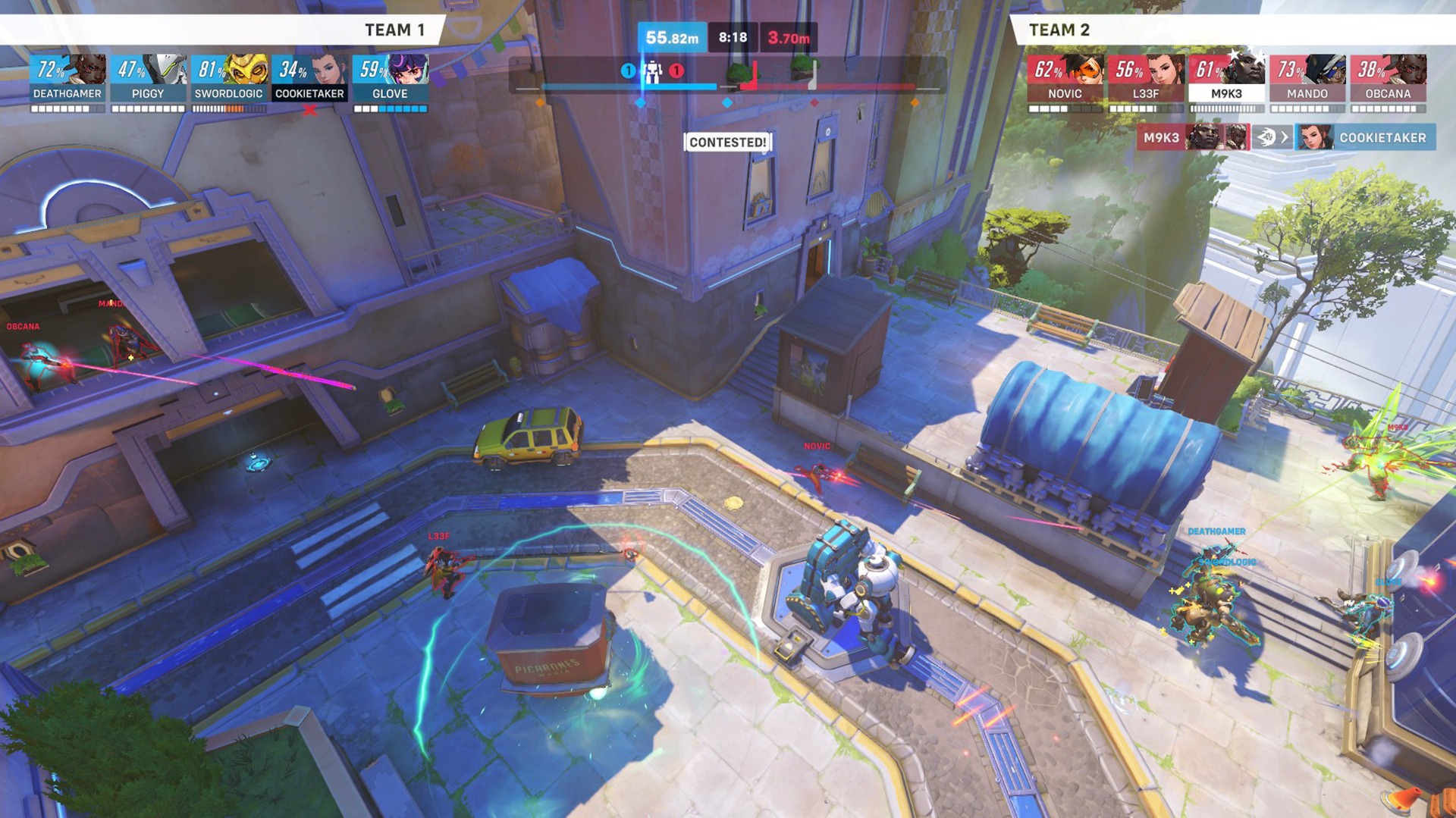
Task: Click the CONTESTED! banner
Action: click(x=728, y=143)
